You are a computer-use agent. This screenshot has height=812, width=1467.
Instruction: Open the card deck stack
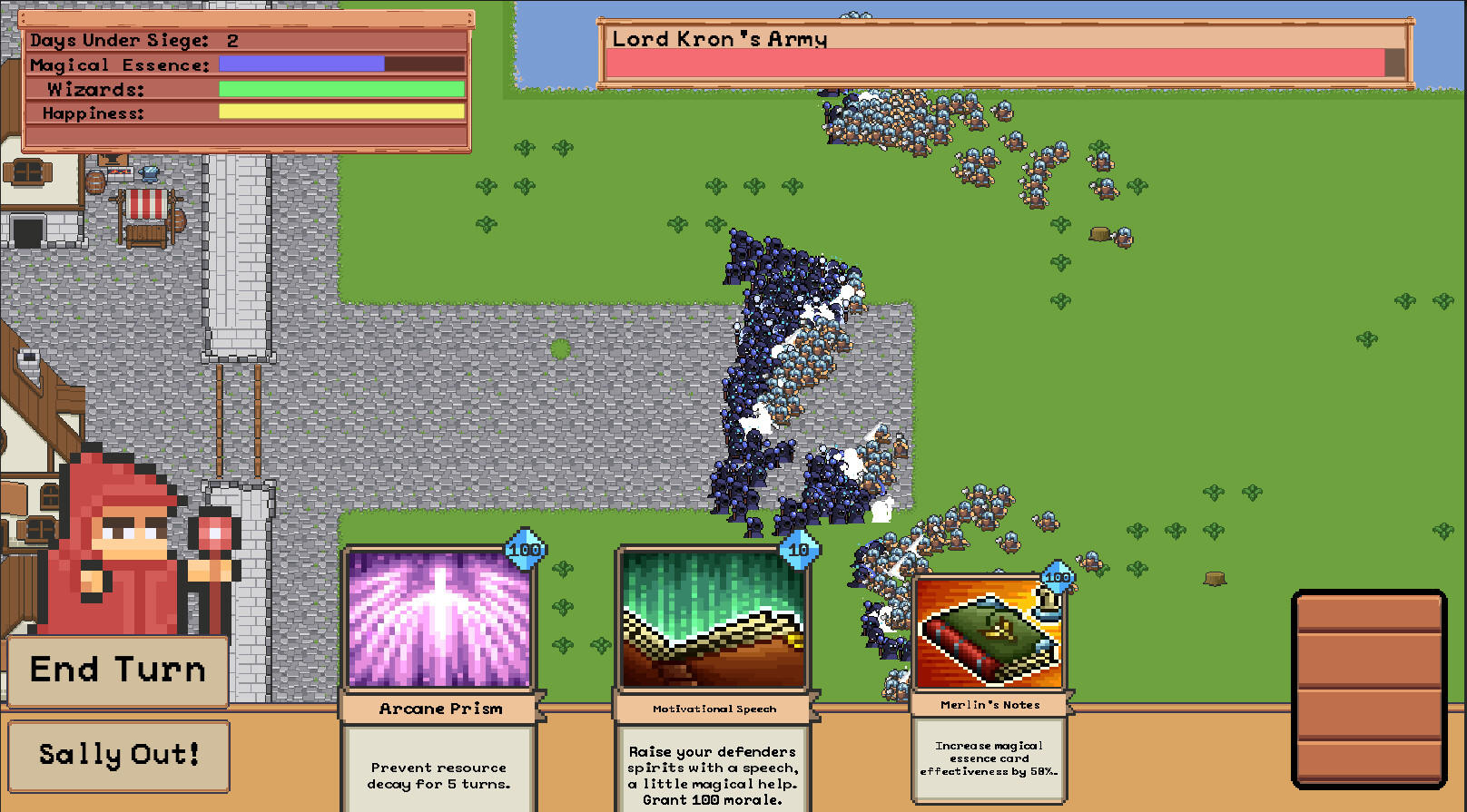click(1370, 690)
